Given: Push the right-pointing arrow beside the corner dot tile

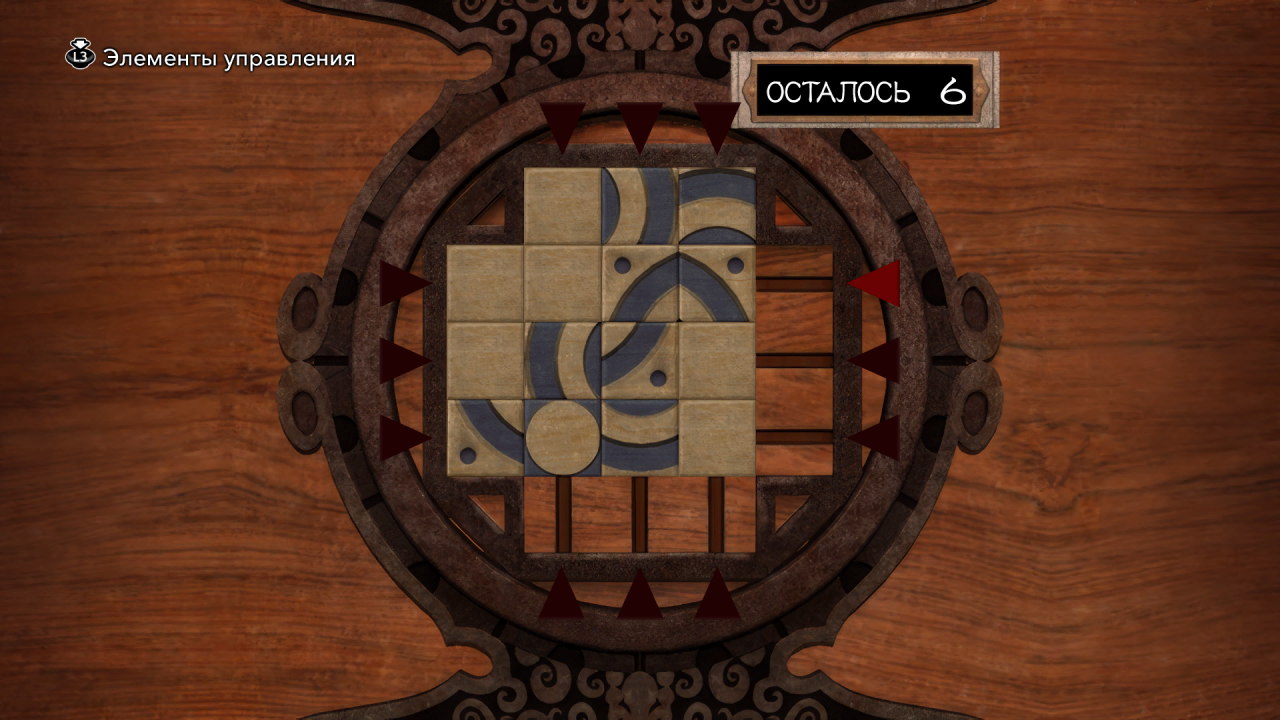Looking at the screenshot, I should click(x=403, y=437).
